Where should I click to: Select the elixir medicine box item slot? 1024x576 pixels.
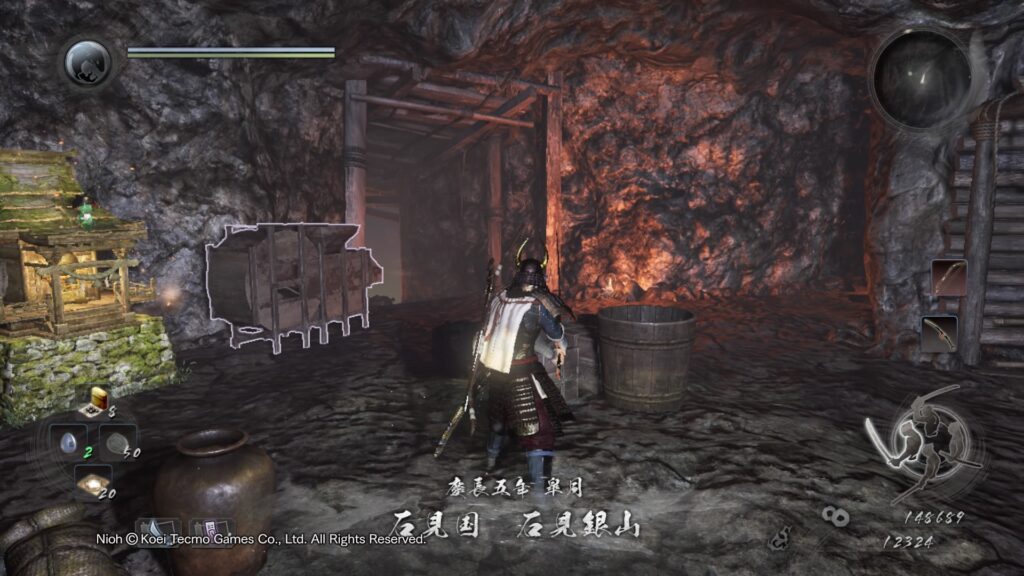pyautogui.click(x=100, y=401)
